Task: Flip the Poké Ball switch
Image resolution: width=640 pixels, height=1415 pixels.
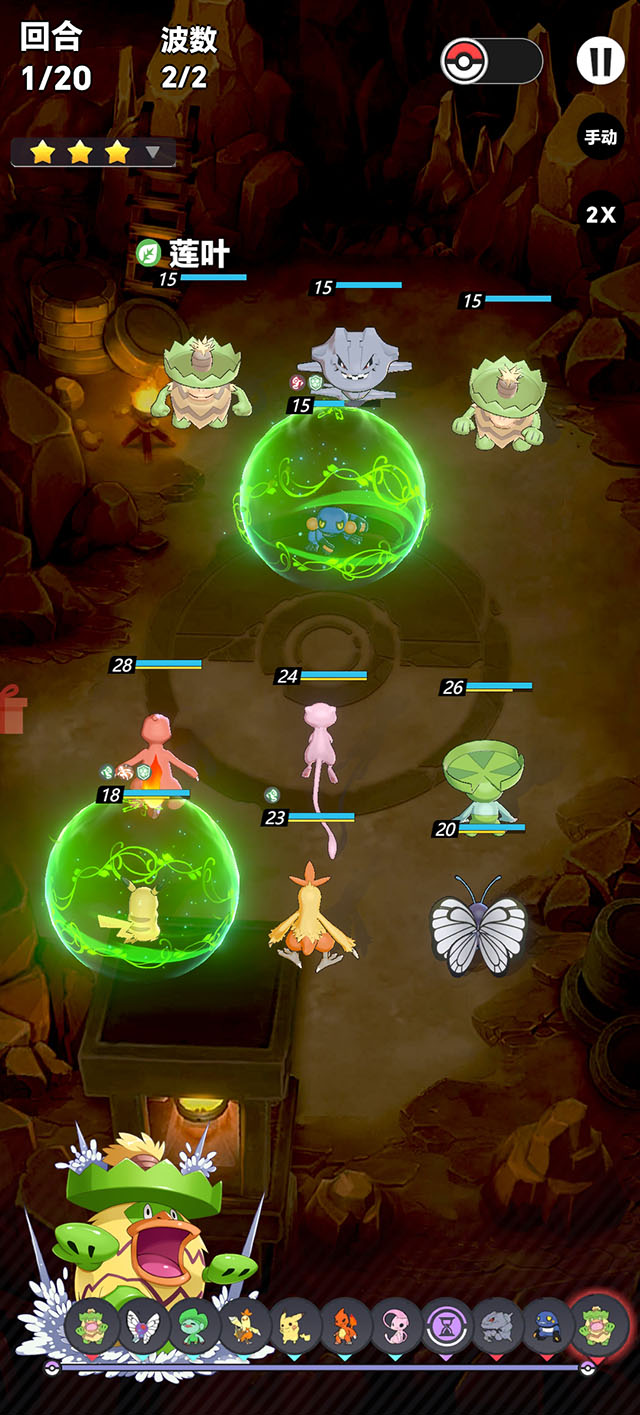Action: pos(491,62)
